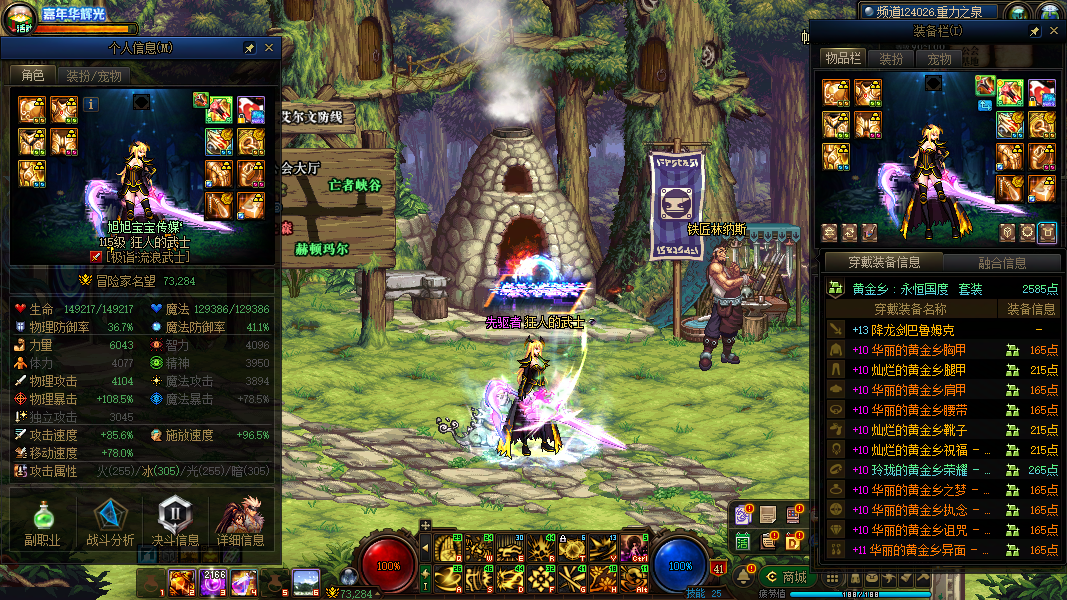Pin the 装备栏 equipment window
Viewport: 1067px width, 600px height.
(x=1035, y=32)
